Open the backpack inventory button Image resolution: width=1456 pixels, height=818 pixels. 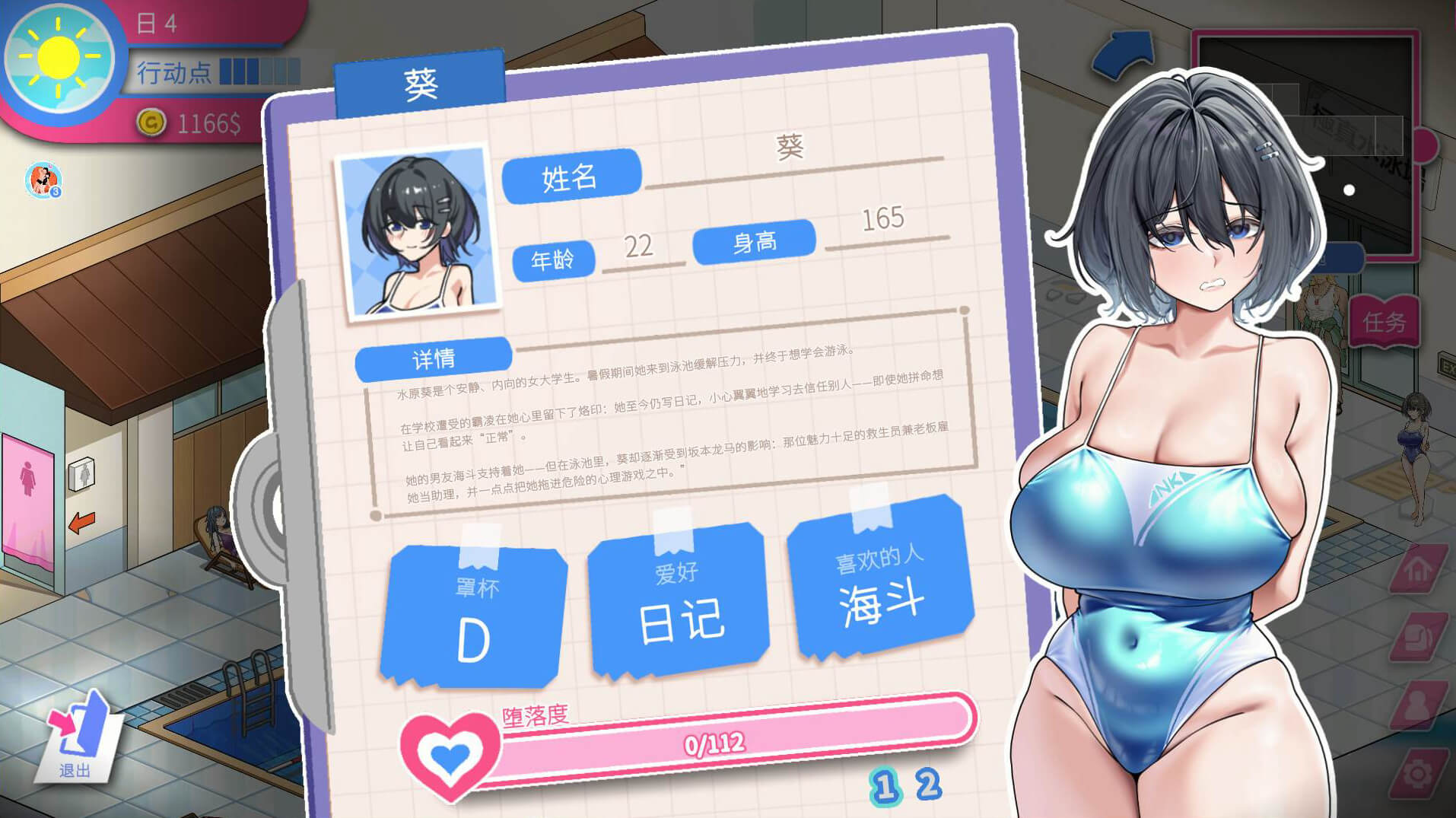1418,637
